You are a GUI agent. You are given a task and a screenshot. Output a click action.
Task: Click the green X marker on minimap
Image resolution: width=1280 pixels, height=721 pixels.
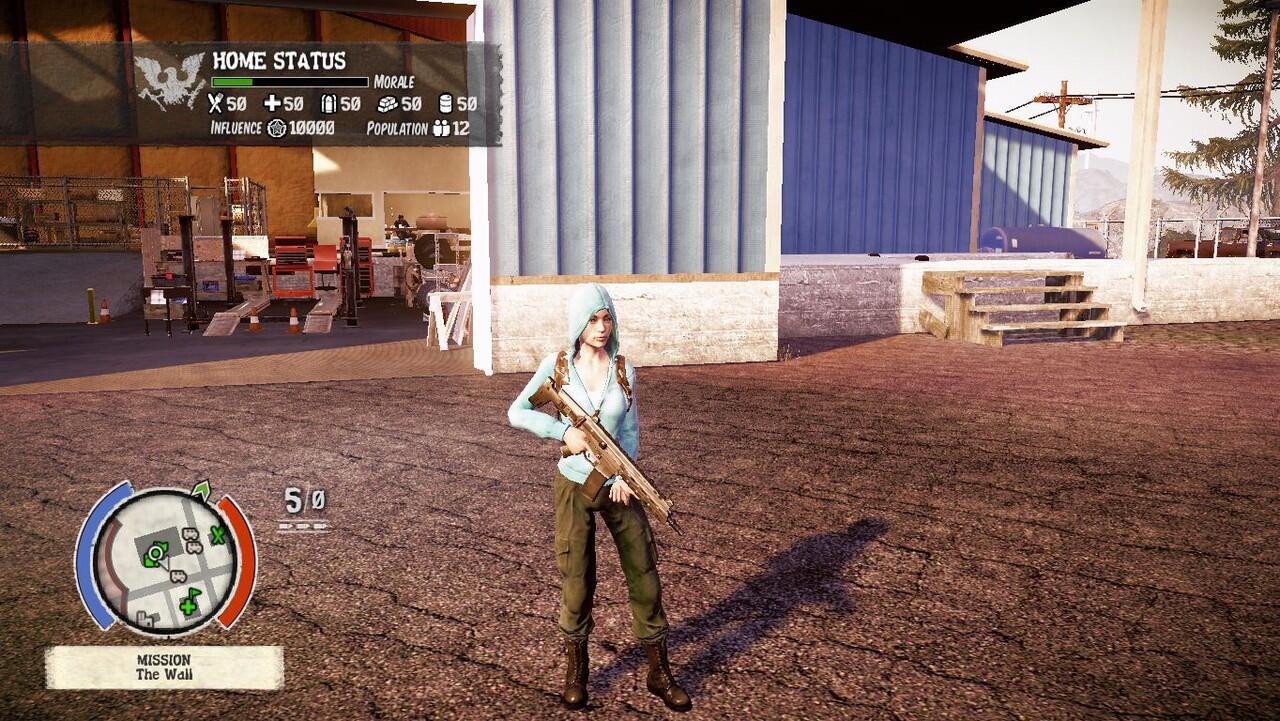coord(217,535)
